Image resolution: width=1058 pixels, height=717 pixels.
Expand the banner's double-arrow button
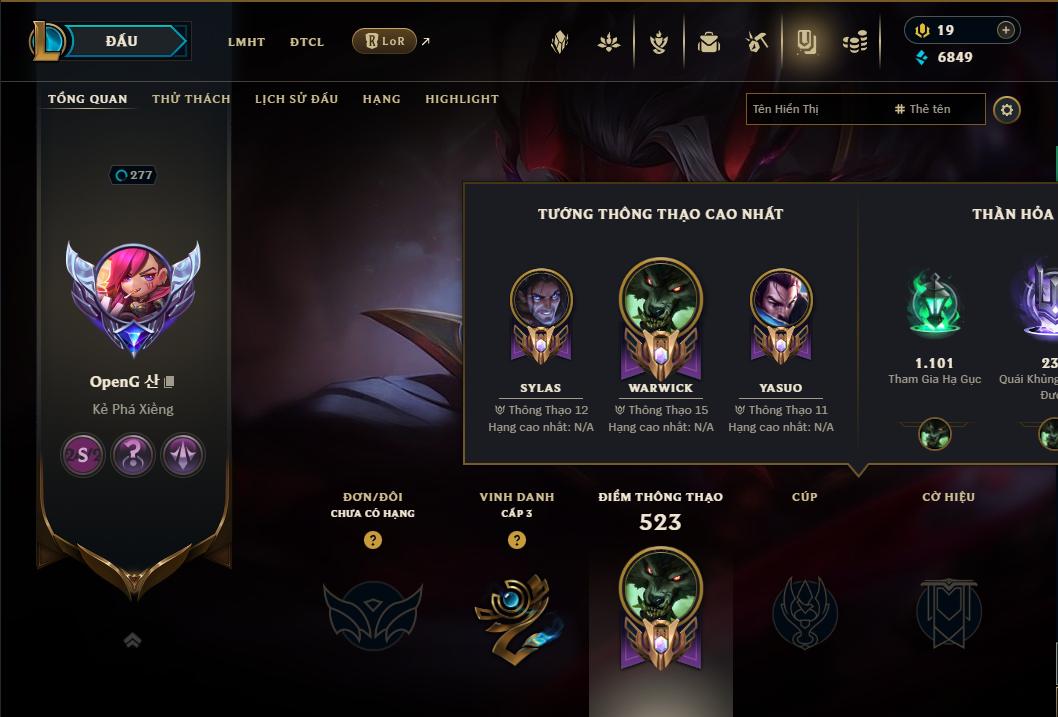pos(132,641)
